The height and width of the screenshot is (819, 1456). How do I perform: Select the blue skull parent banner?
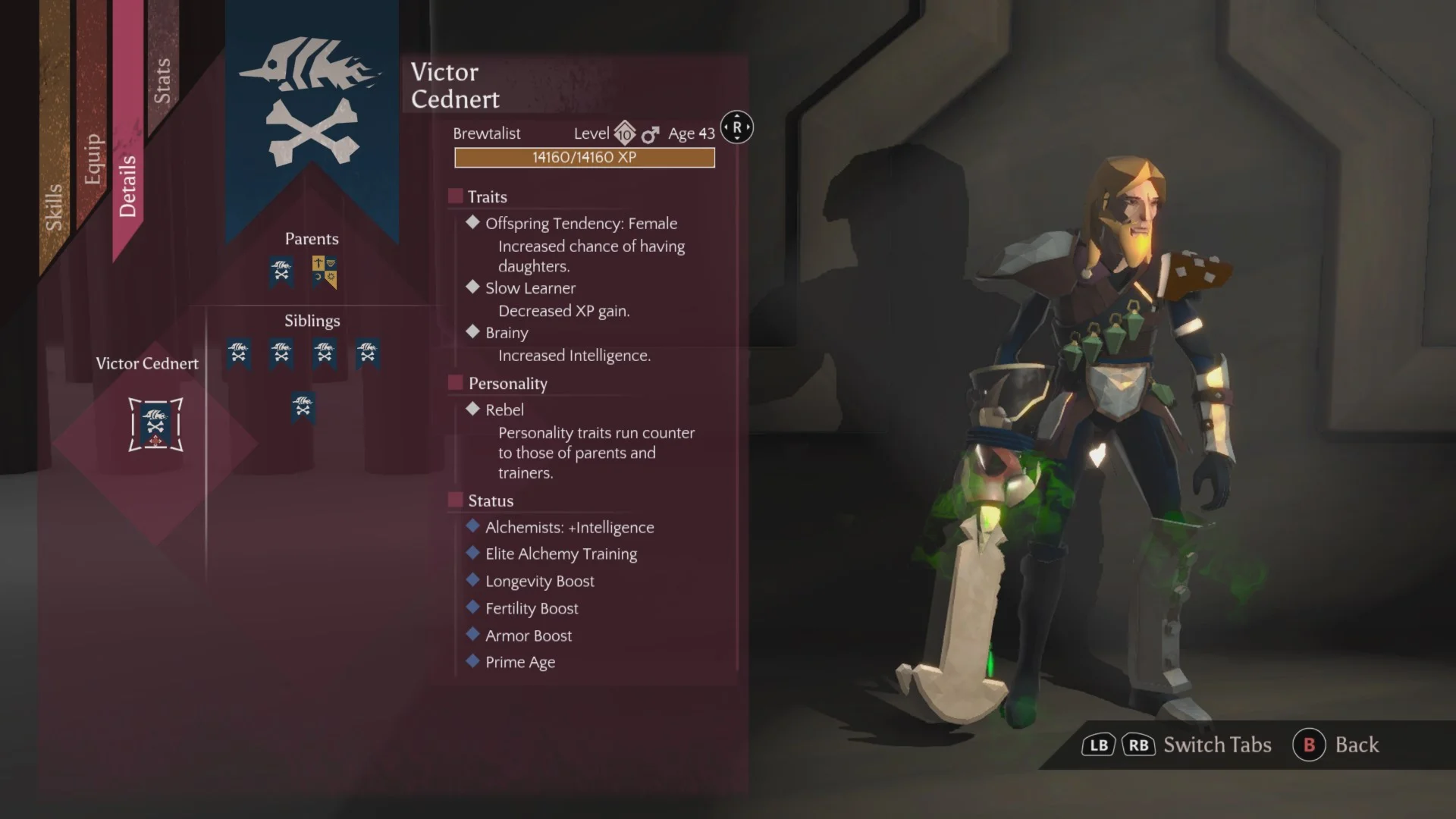[x=281, y=271]
